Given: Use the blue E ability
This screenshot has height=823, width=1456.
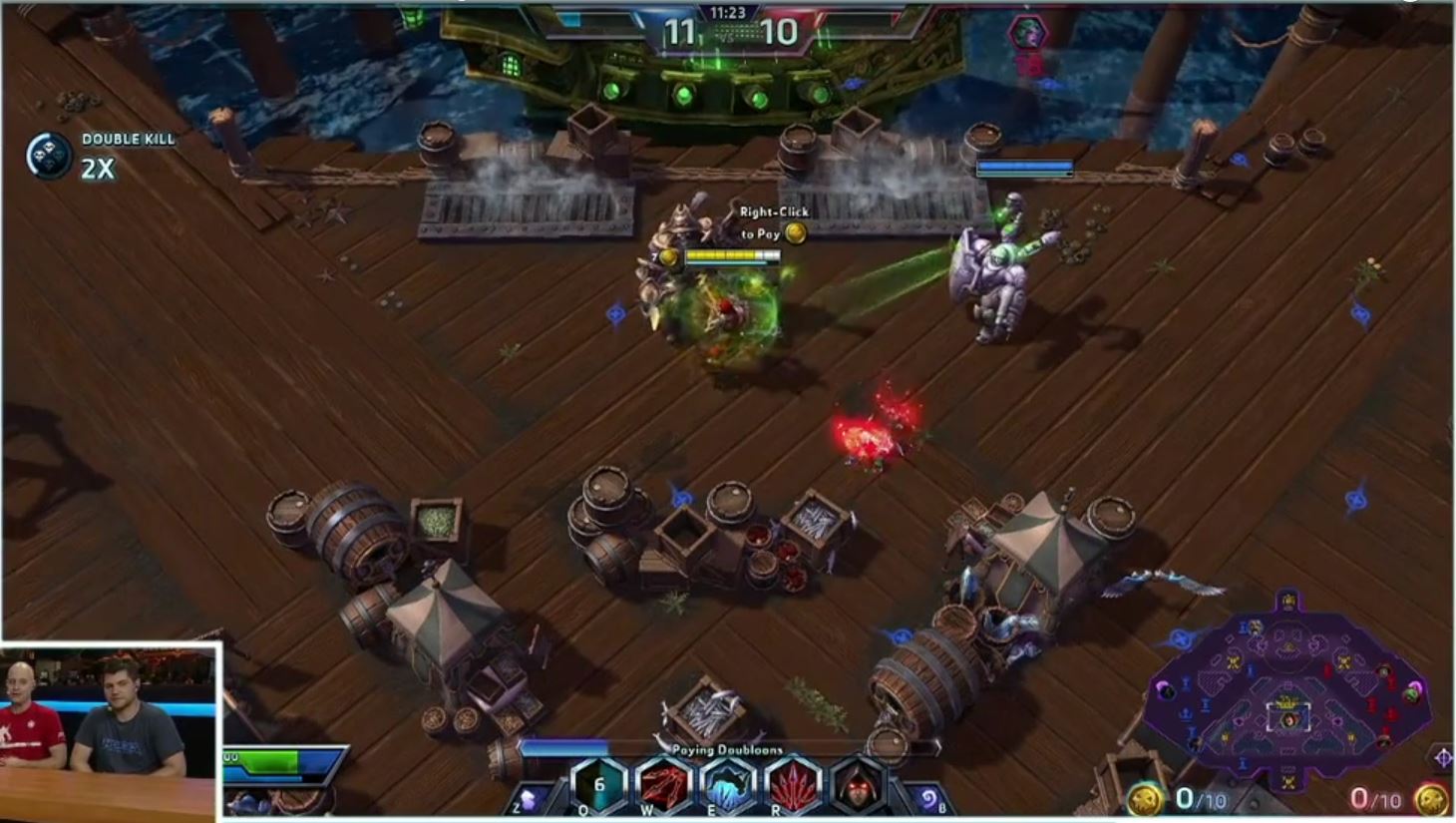Looking at the screenshot, I should (728, 785).
